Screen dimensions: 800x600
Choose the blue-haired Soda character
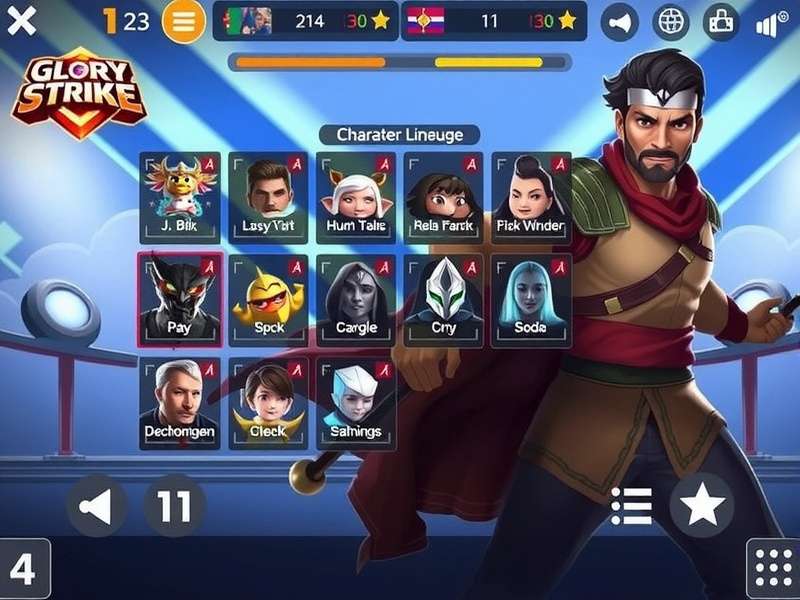coord(530,299)
